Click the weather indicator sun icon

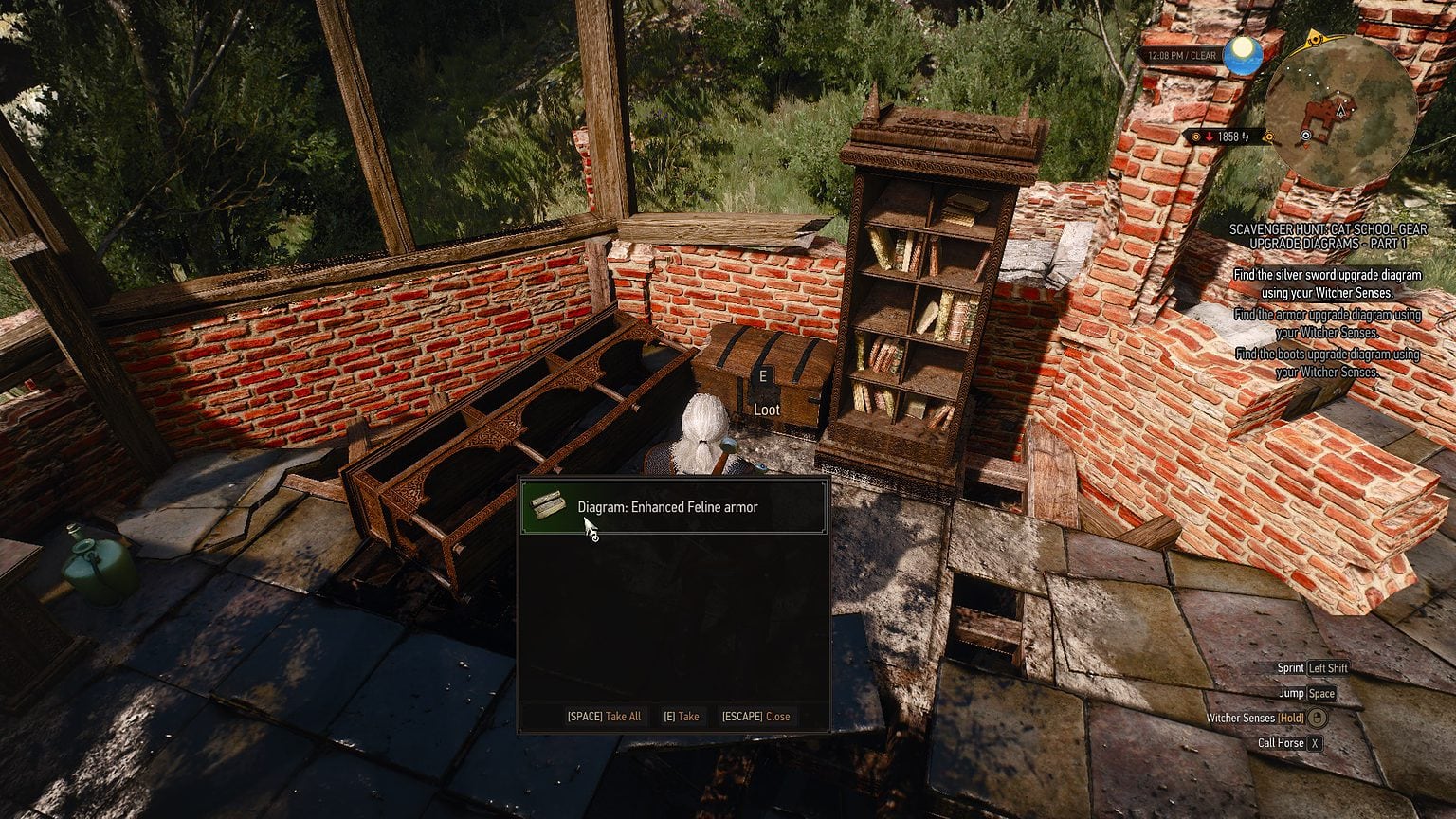(1244, 55)
